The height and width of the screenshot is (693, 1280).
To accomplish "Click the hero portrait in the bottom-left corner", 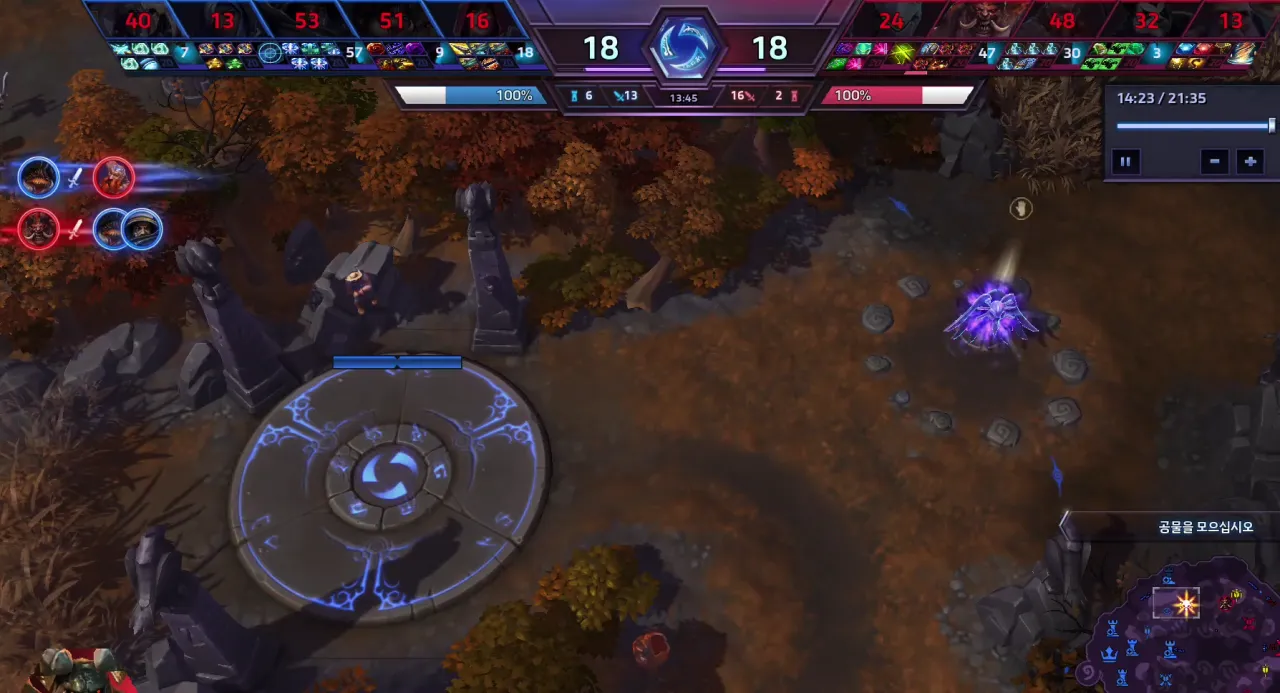I will [75, 670].
